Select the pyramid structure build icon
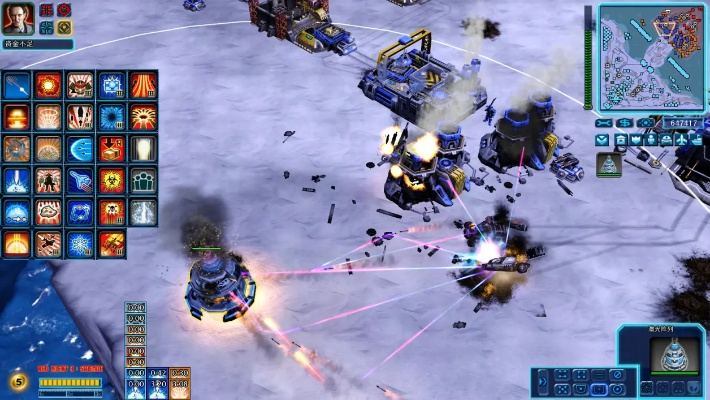This screenshot has width=710, height=400. tap(609, 163)
